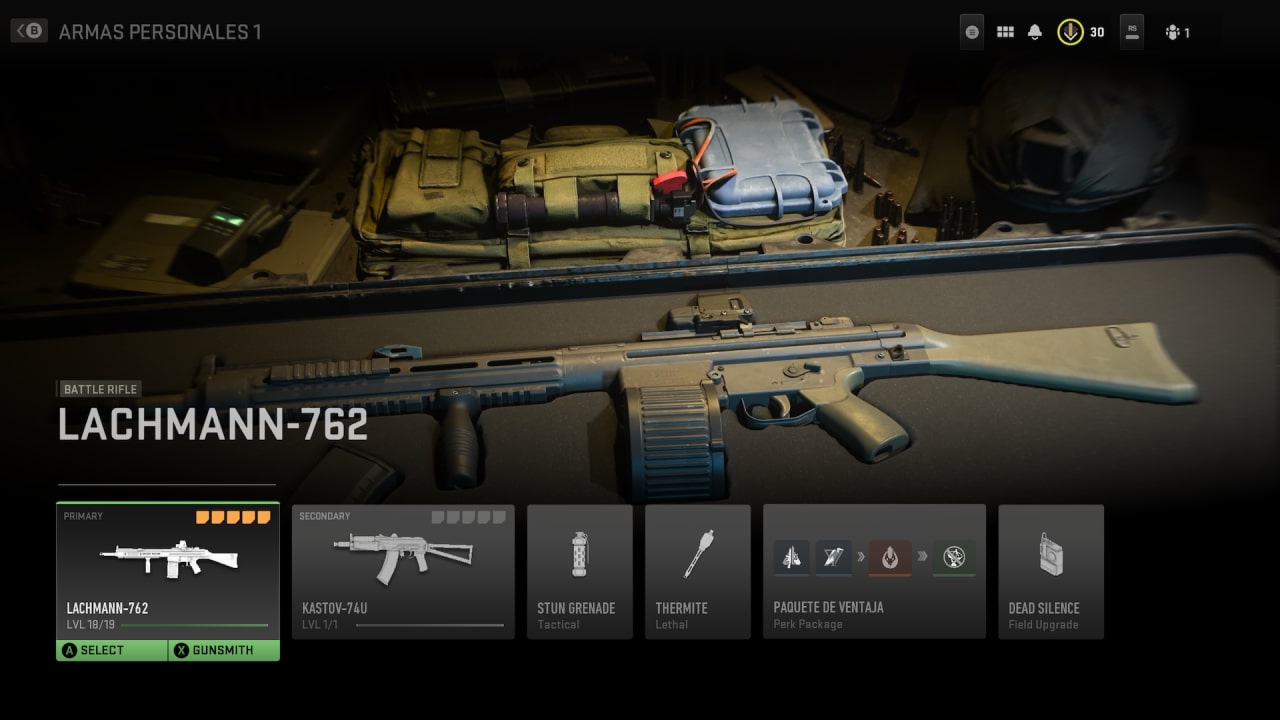The width and height of the screenshot is (1280, 720).
Task: Choose the Kastov-74U secondary weapon card
Action: pyautogui.click(x=403, y=571)
